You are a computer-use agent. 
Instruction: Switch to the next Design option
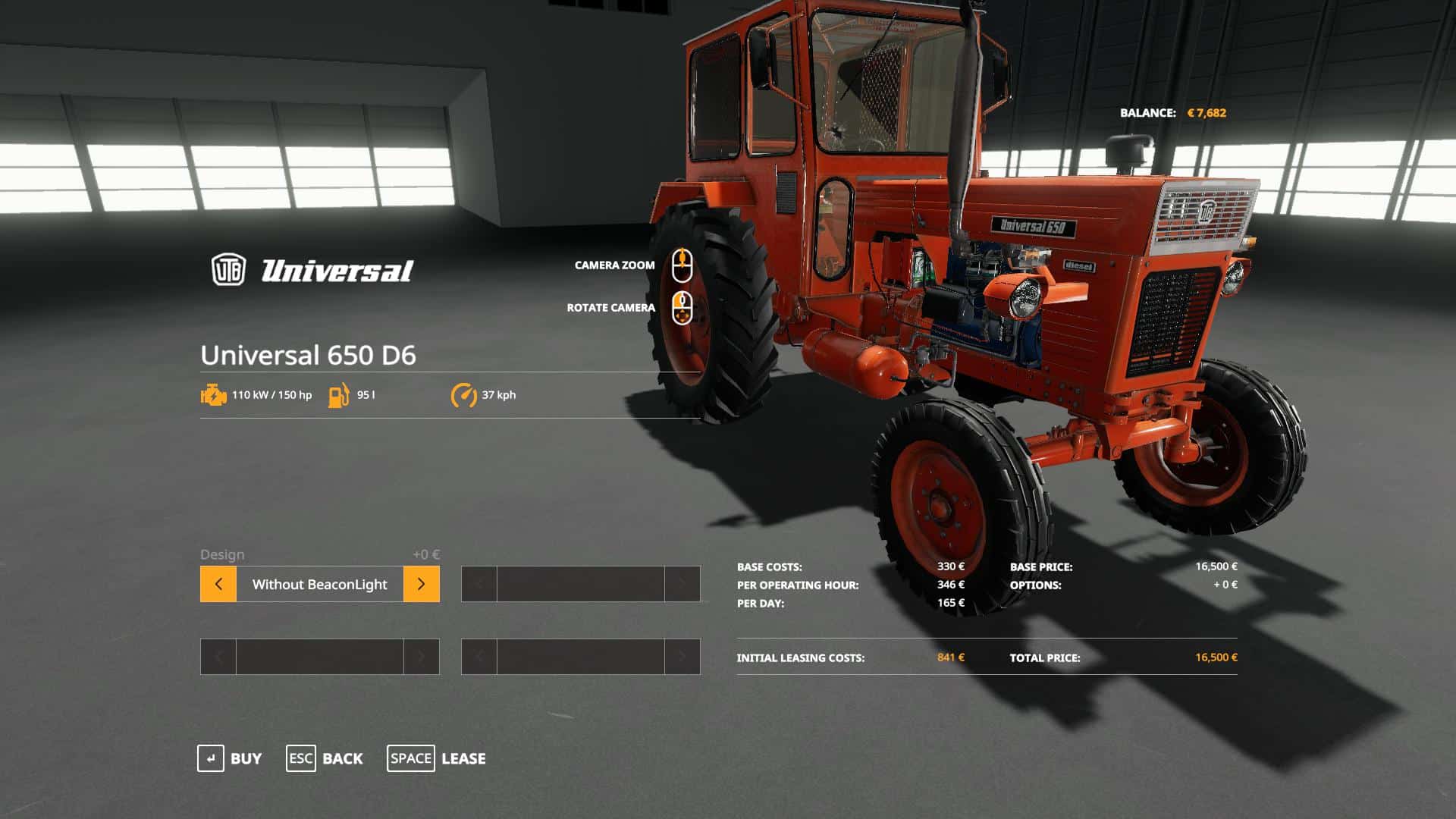[421, 584]
